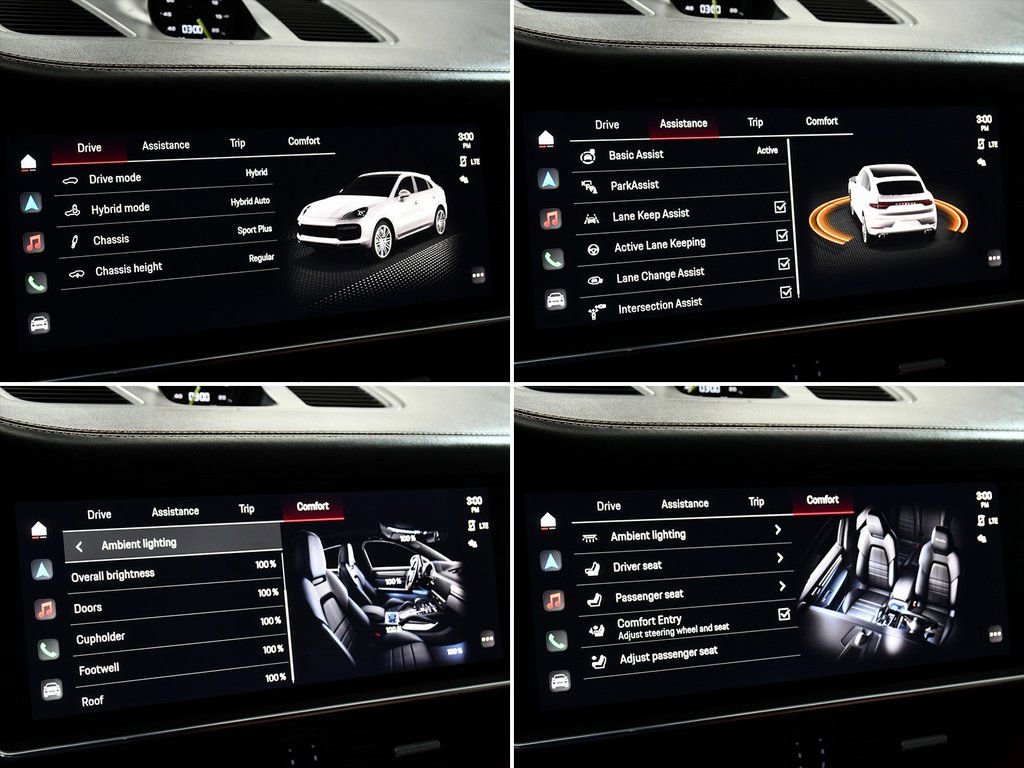
Task: Toggle the Active Lane Keeping checkbox
Action: (x=783, y=235)
